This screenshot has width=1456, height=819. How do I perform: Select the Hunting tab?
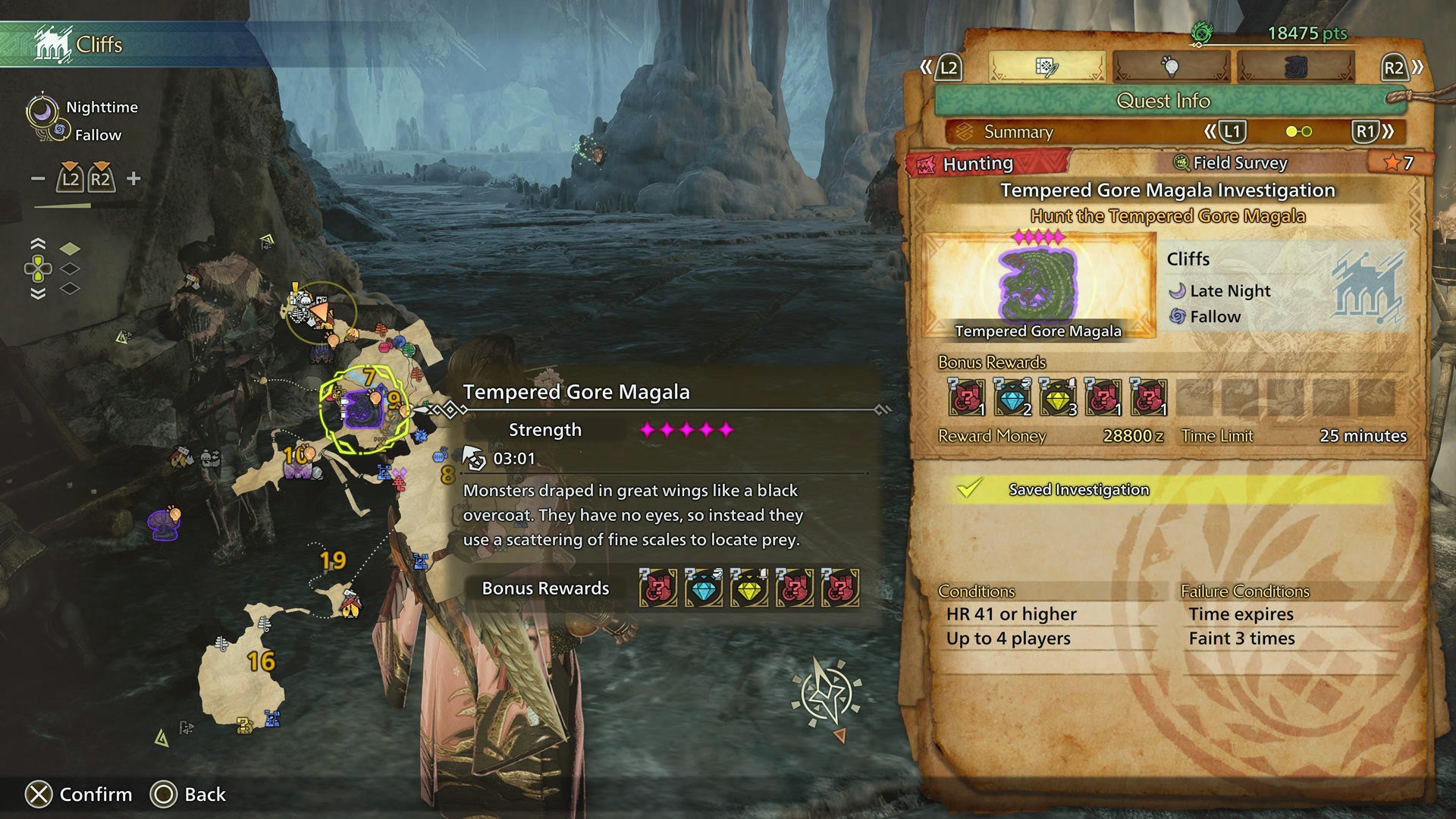978,162
